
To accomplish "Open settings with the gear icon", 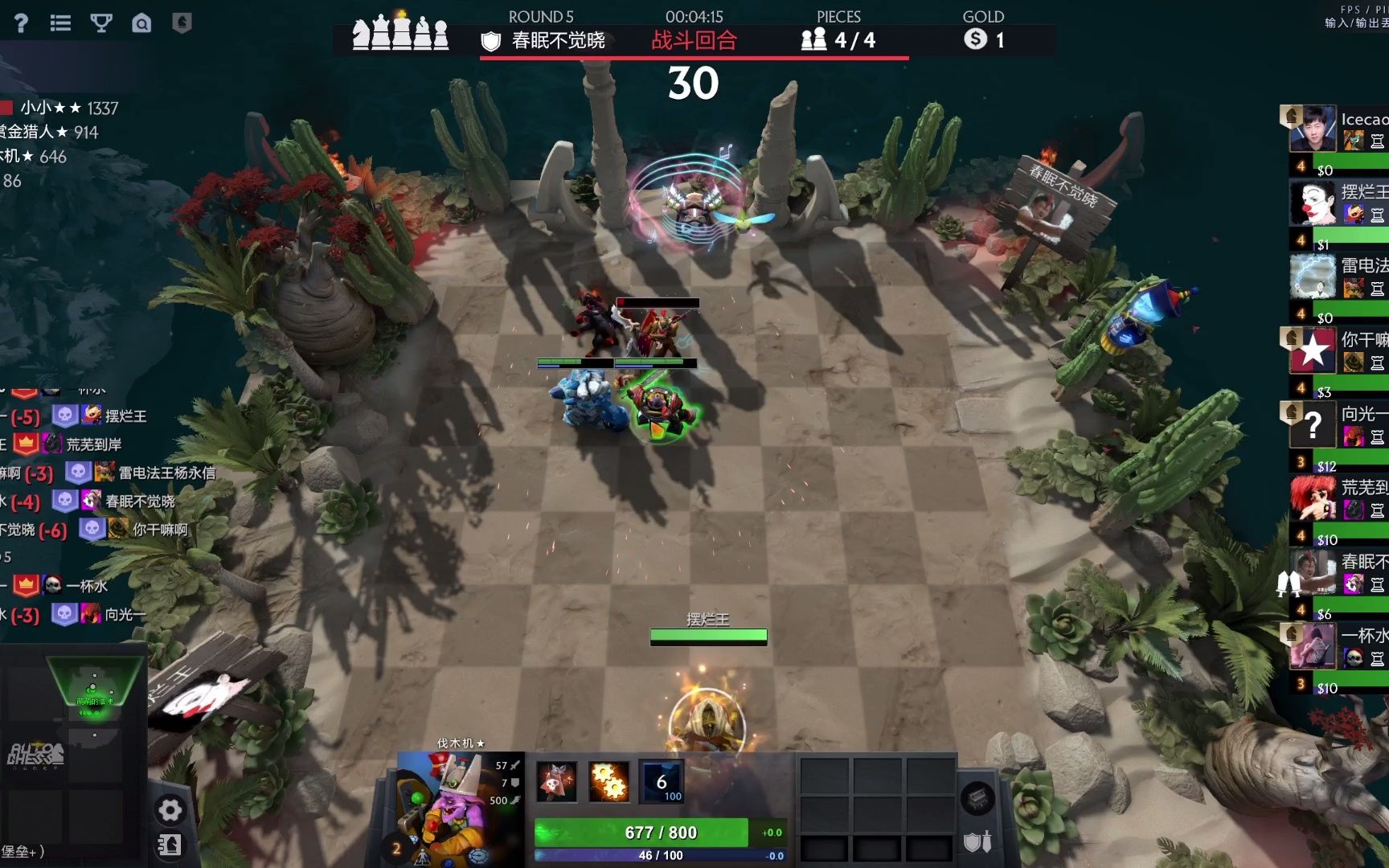I will [170, 809].
